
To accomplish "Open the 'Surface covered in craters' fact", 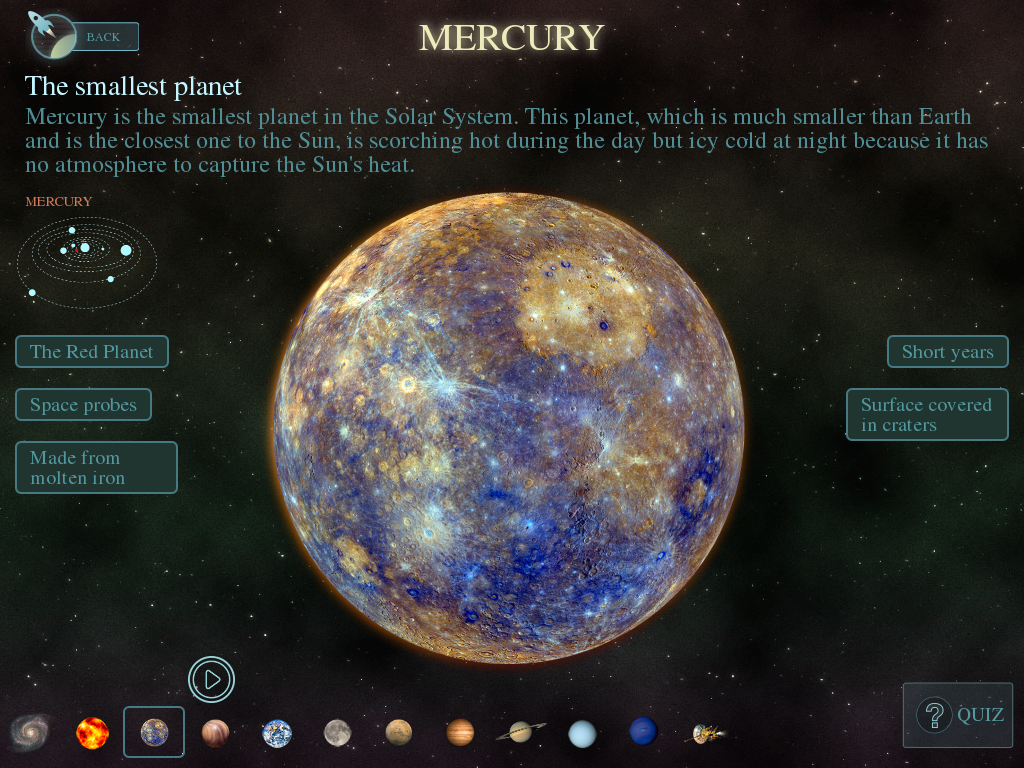I will (x=927, y=415).
